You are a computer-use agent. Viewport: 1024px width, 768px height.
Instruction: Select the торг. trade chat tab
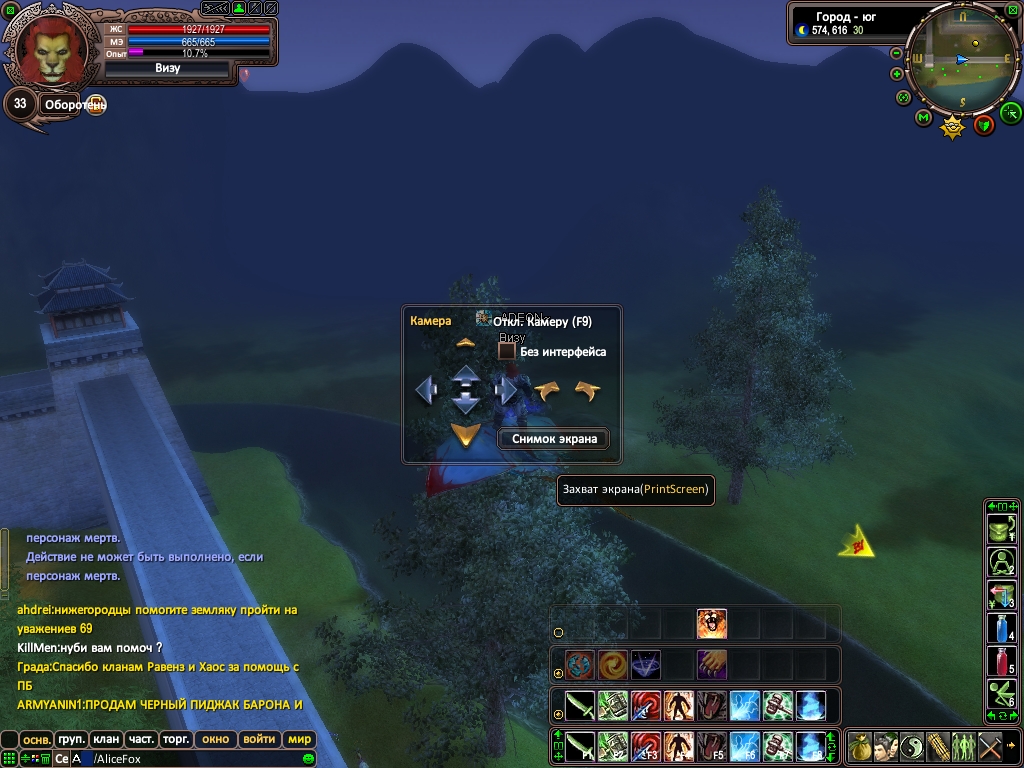click(177, 740)
